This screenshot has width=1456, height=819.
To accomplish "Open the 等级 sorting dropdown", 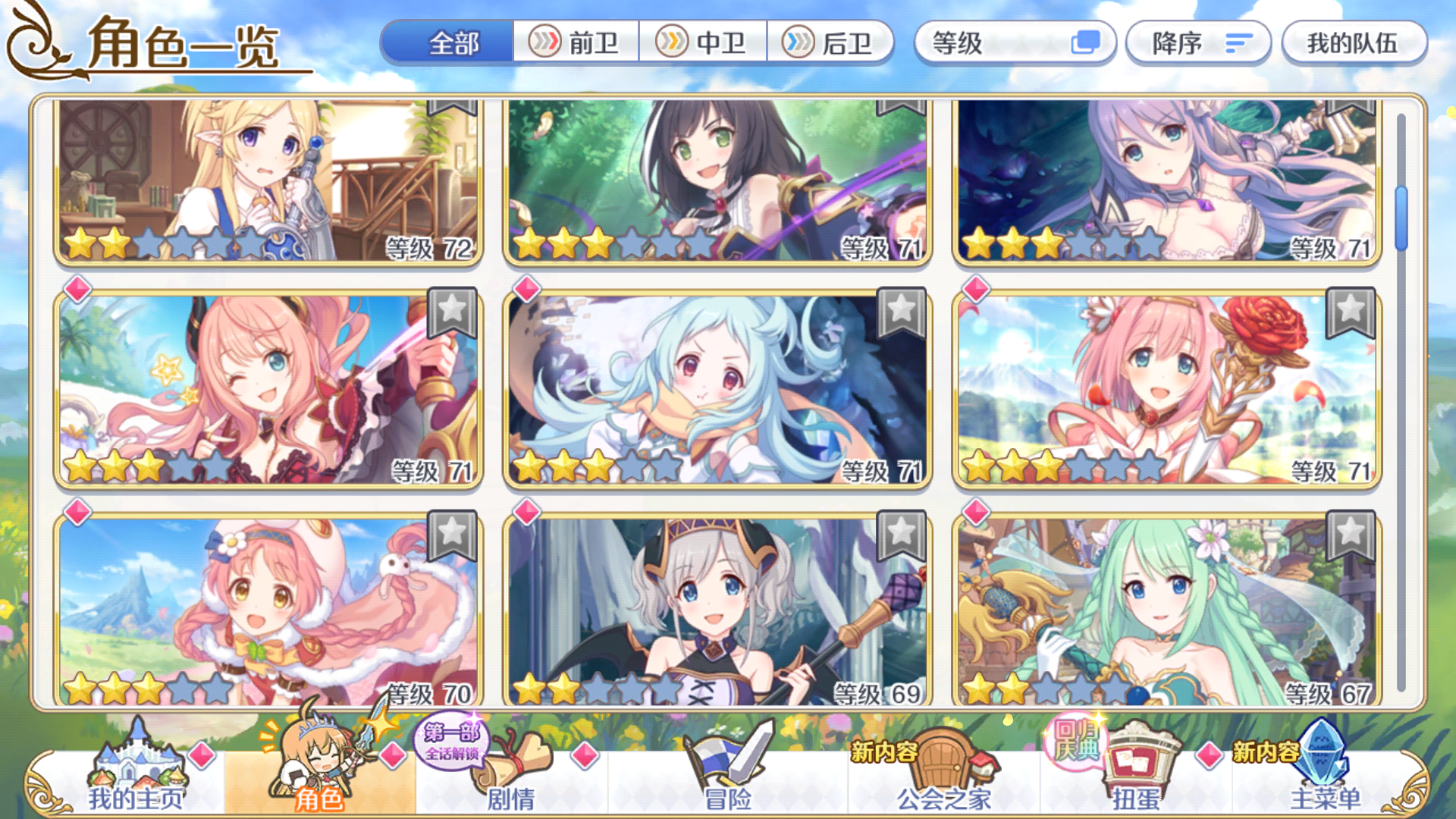I will point(1015,43).
